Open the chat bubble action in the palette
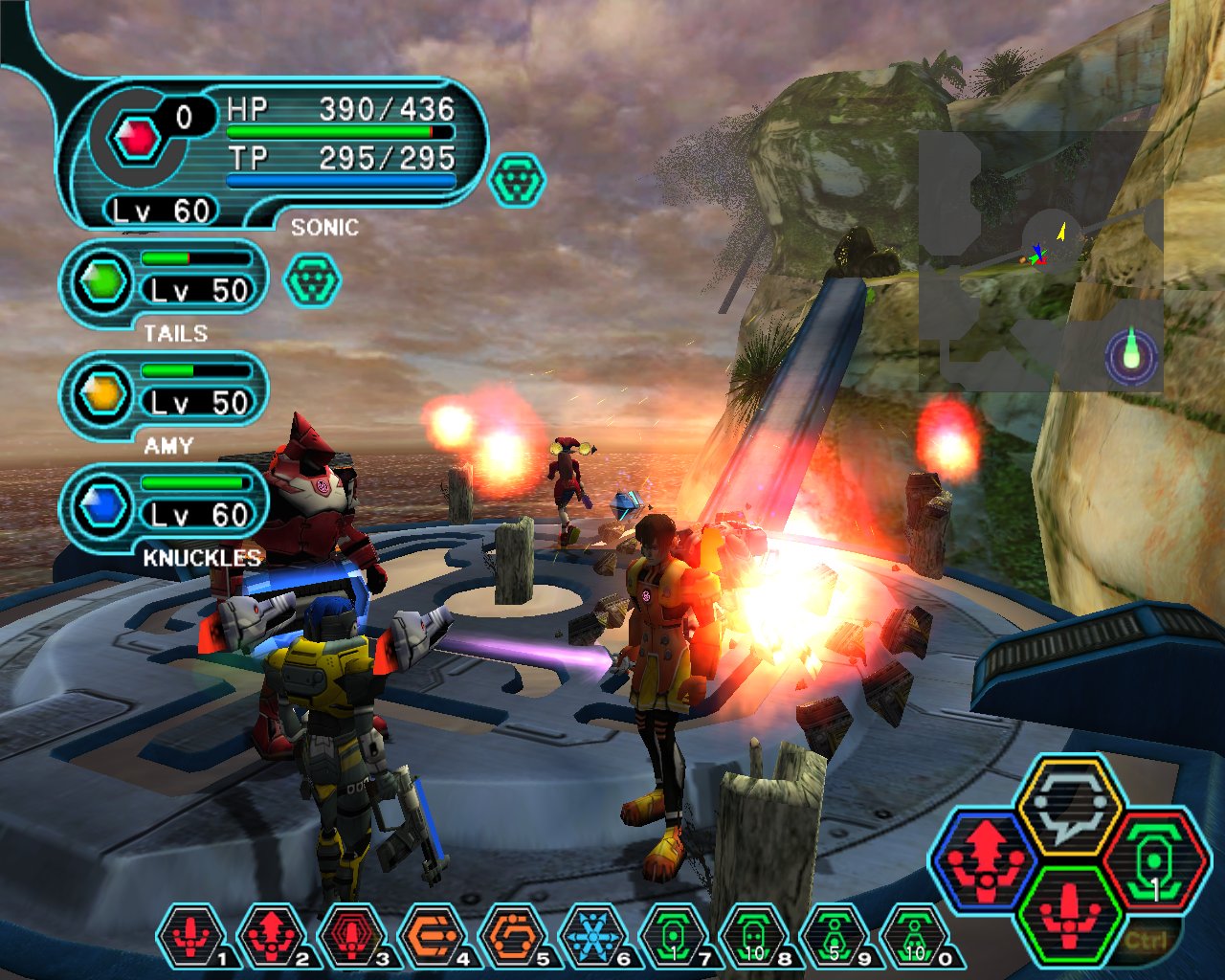Image resolution: width=1225 pixels, height=980 pixels. pos(1069,806)
